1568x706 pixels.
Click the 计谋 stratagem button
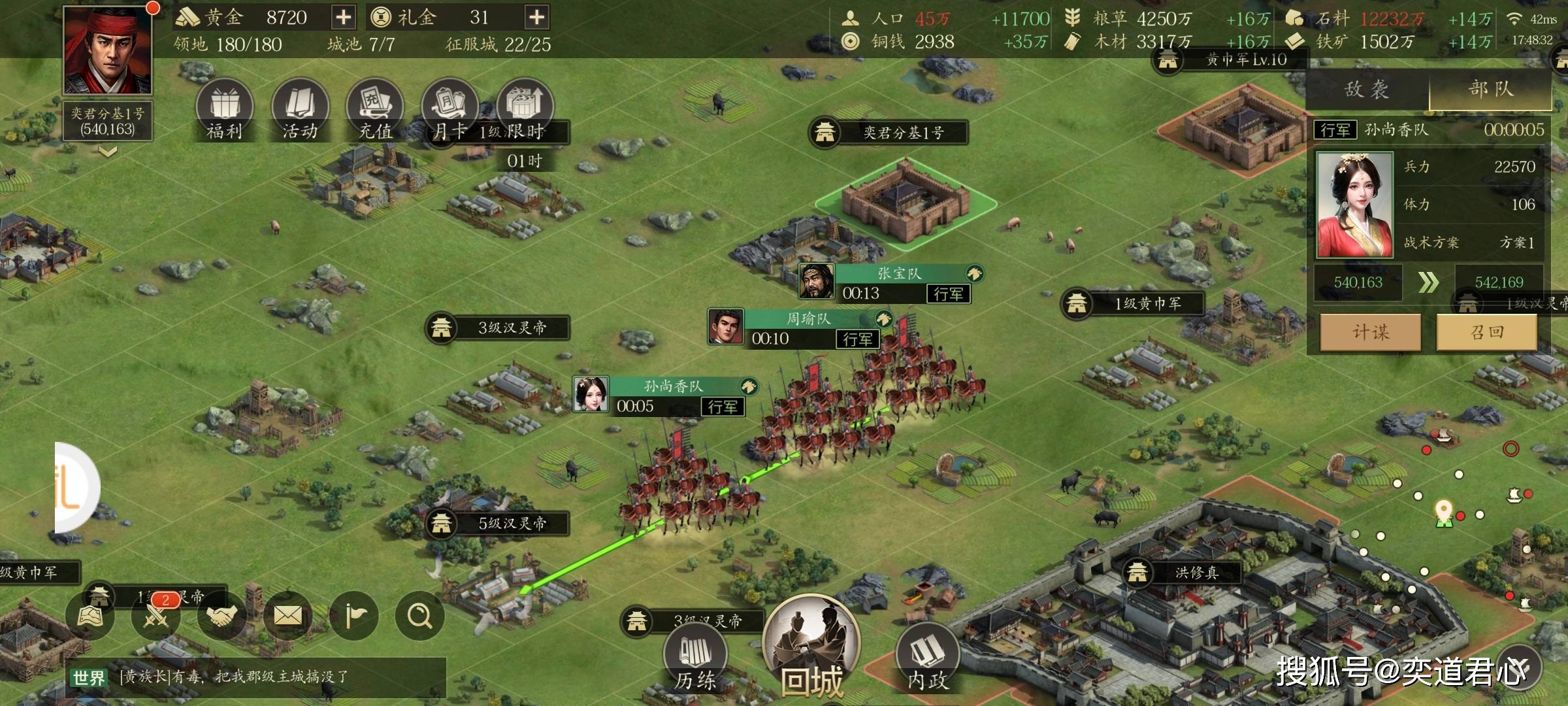[x=1371, y=332]
